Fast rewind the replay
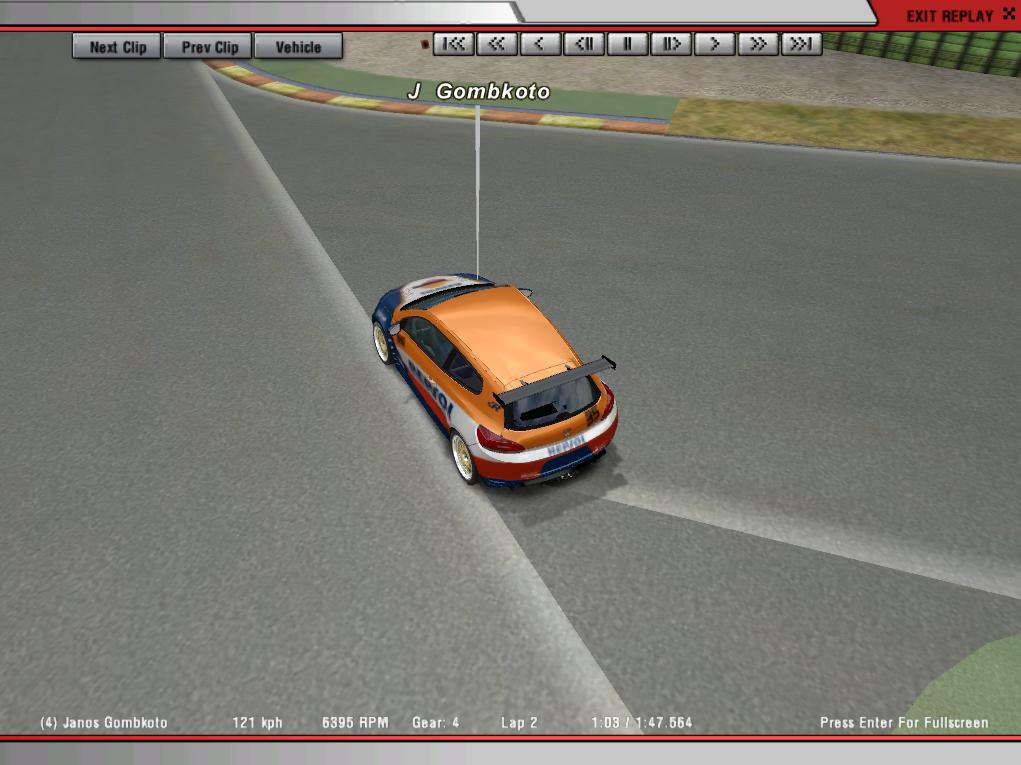 [x=497, y=44]
